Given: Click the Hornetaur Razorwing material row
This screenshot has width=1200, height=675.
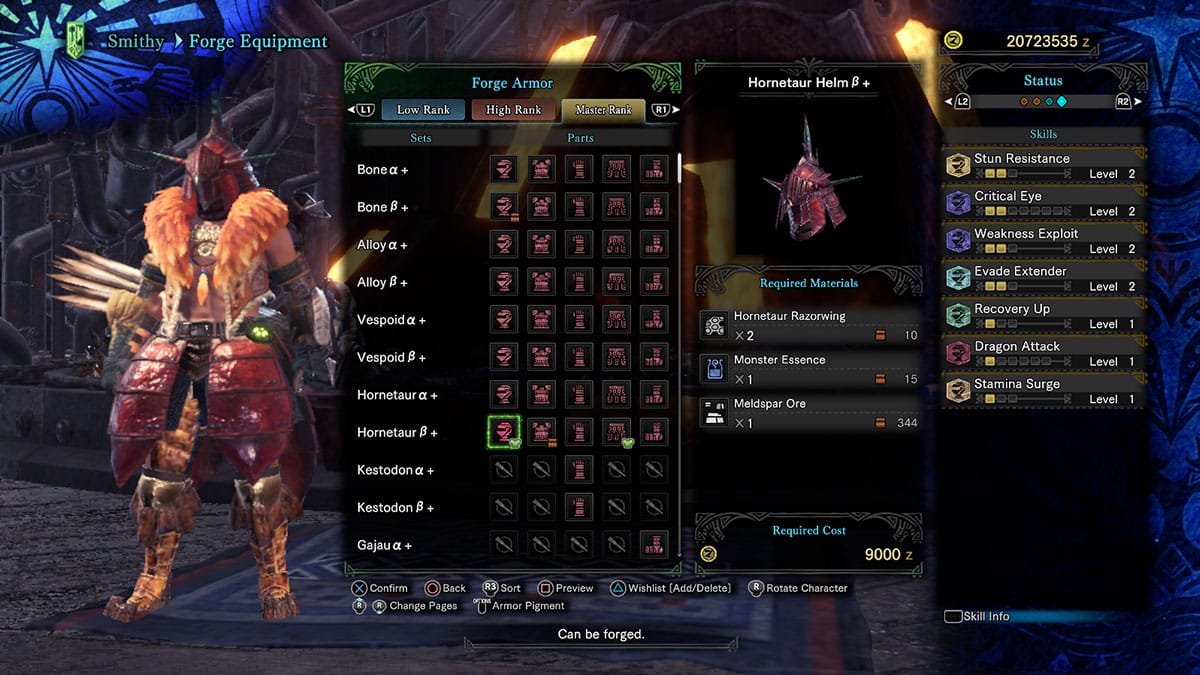Looking at the screenshot, I should pos(809,325).
